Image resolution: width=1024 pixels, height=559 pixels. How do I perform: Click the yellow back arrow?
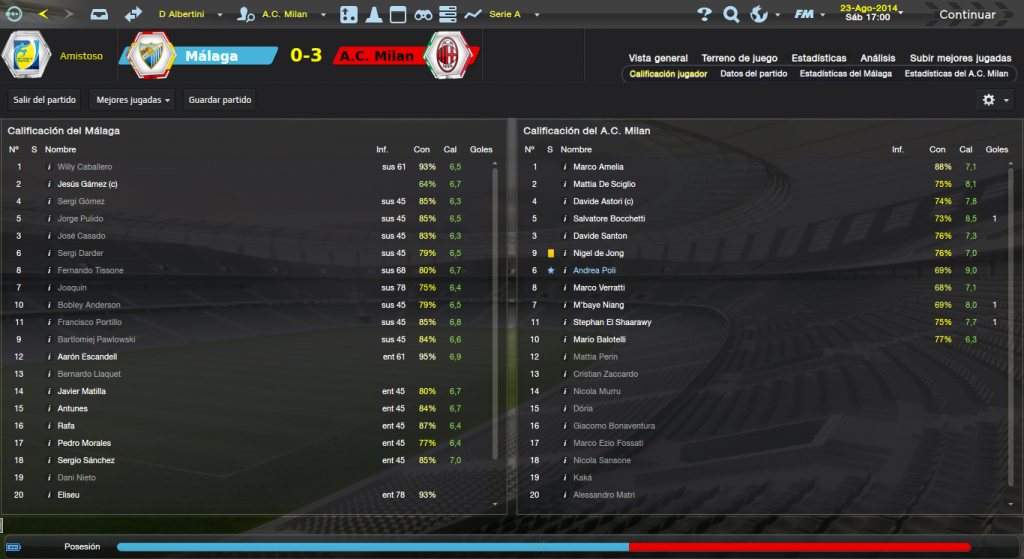coord(43,14)
